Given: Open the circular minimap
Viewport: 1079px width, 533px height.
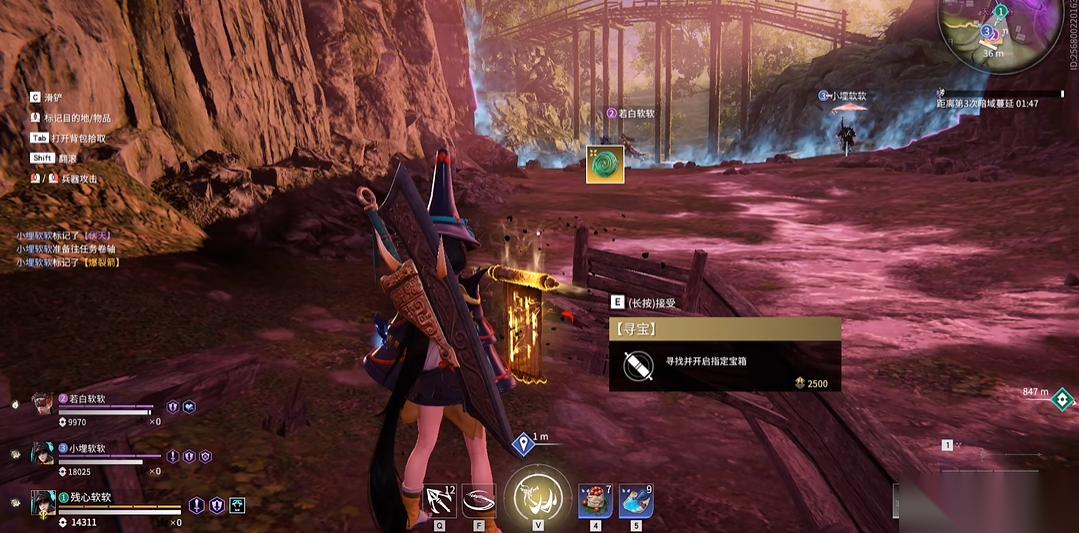Looking at the screenshot, I should [1001, 30].
